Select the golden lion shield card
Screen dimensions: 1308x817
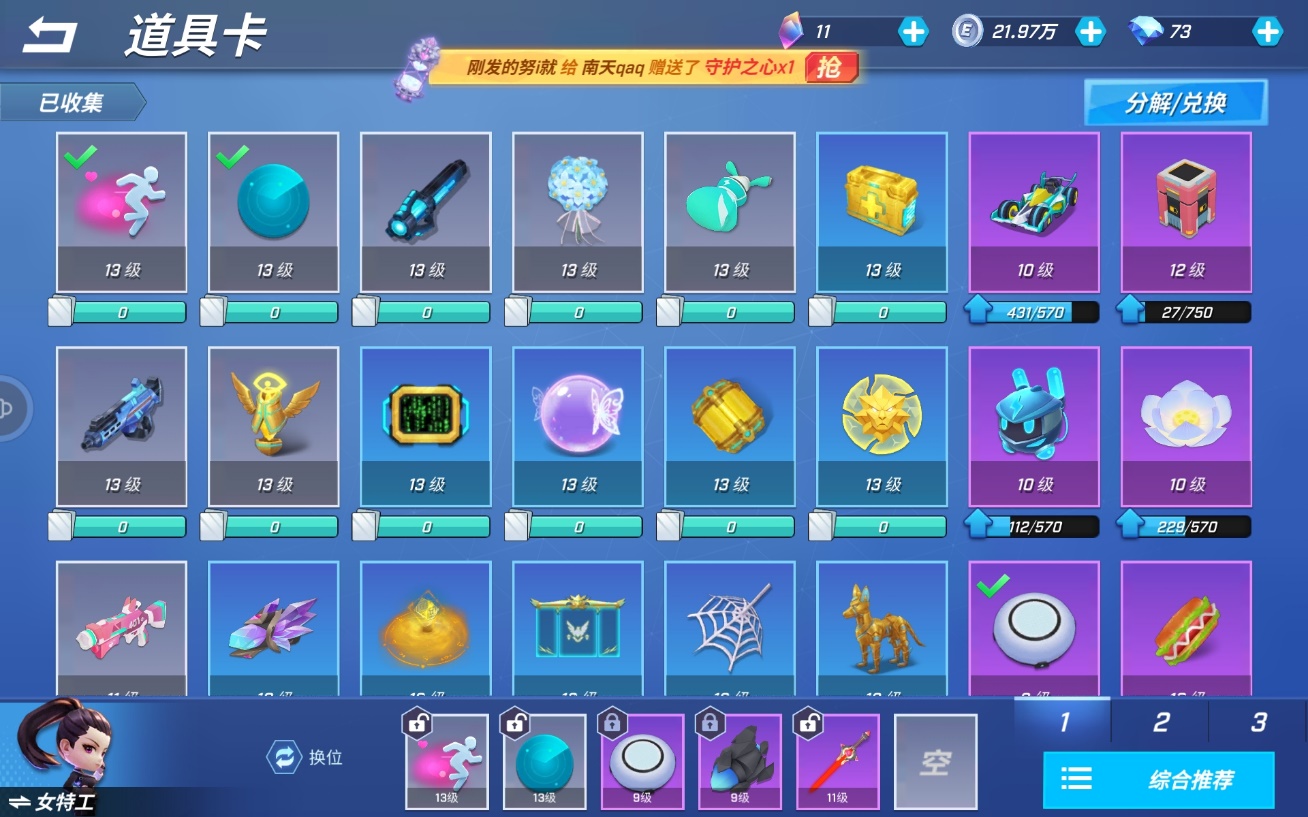(x=882, y=426)
